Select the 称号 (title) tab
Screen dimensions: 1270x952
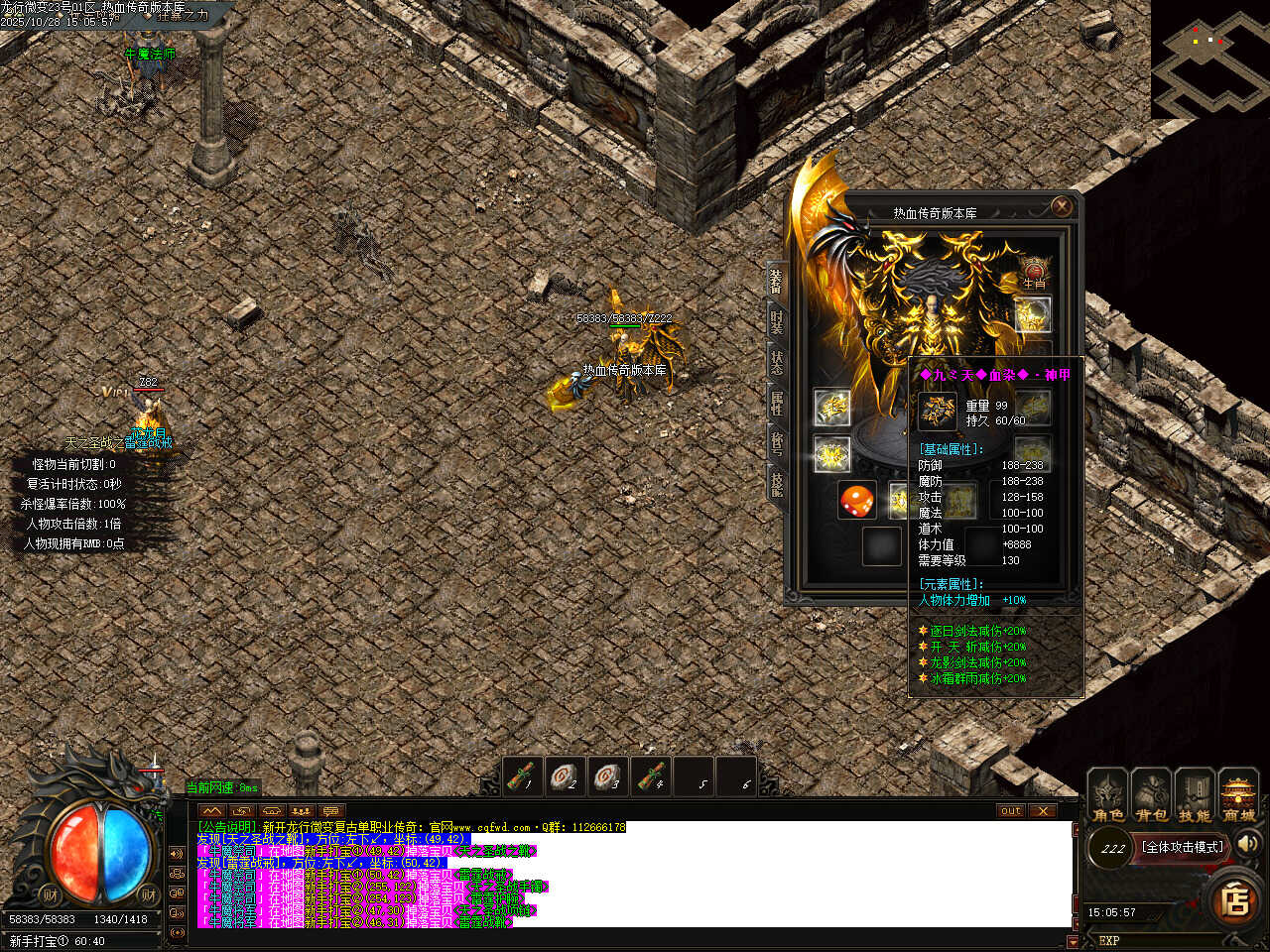(x=776, y=443)
